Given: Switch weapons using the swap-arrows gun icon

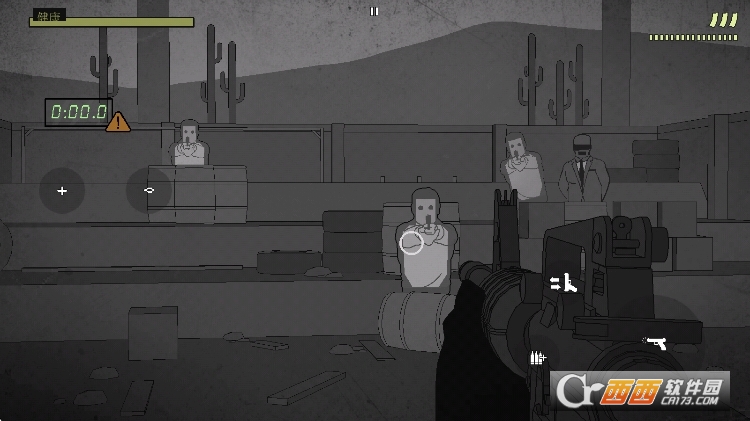Looking at the screenshot, I should coord(564,283).
